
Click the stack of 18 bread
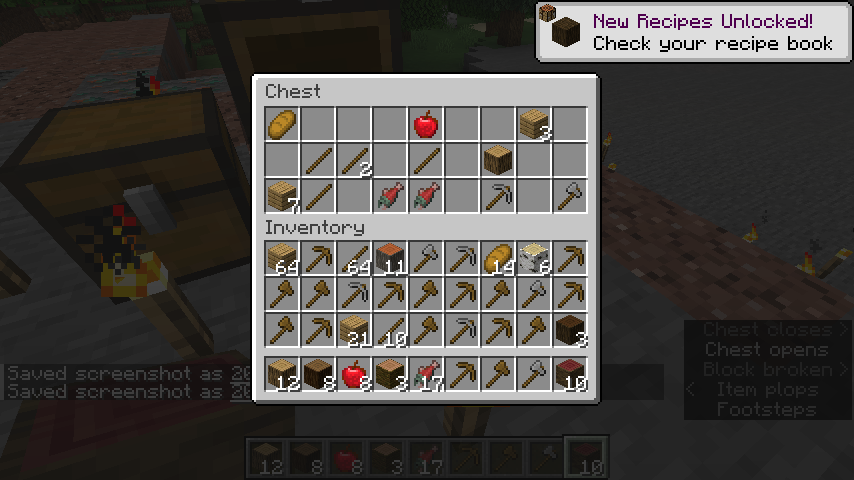coord(498,259)
